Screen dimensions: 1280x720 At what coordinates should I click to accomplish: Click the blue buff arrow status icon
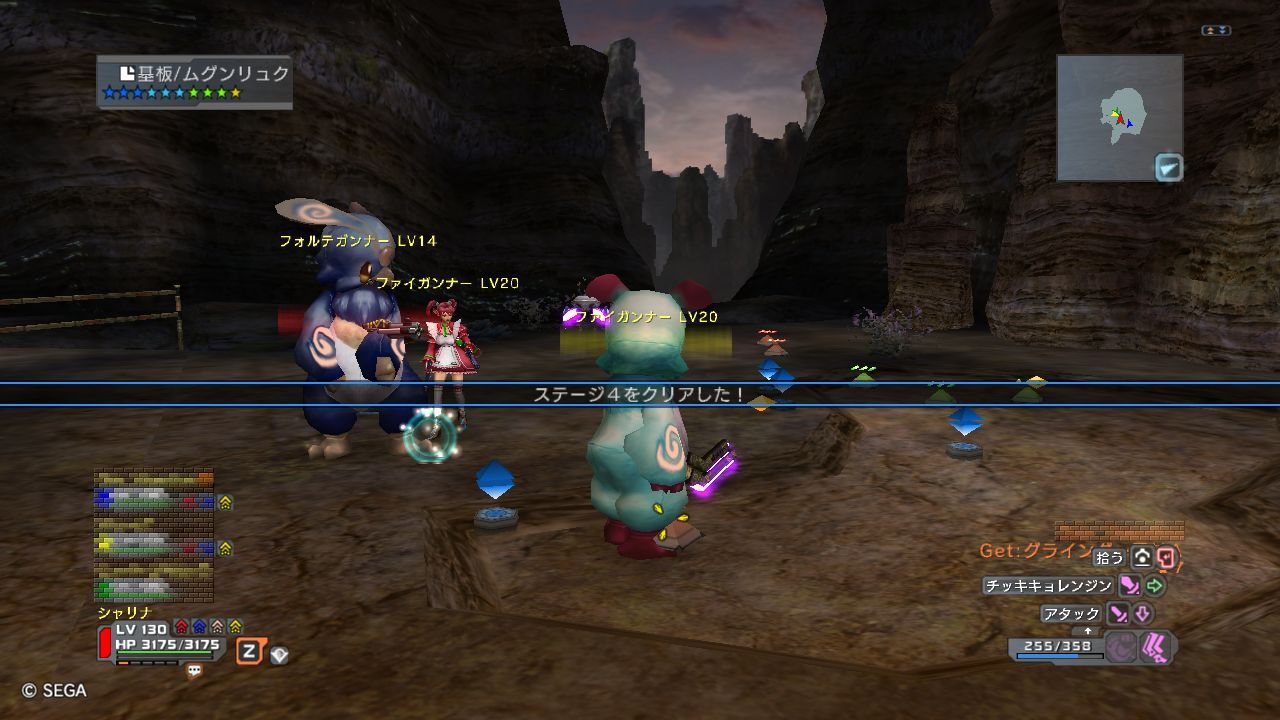coord(199,627)
